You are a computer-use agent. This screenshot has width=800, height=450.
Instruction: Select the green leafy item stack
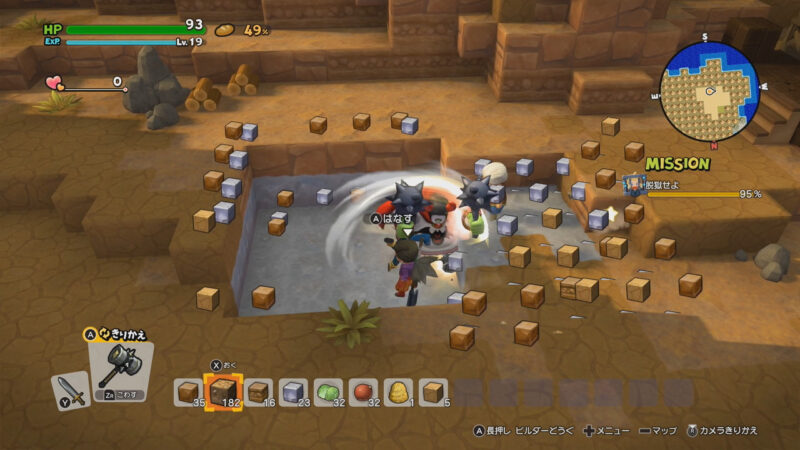click(x=328, y=393)
